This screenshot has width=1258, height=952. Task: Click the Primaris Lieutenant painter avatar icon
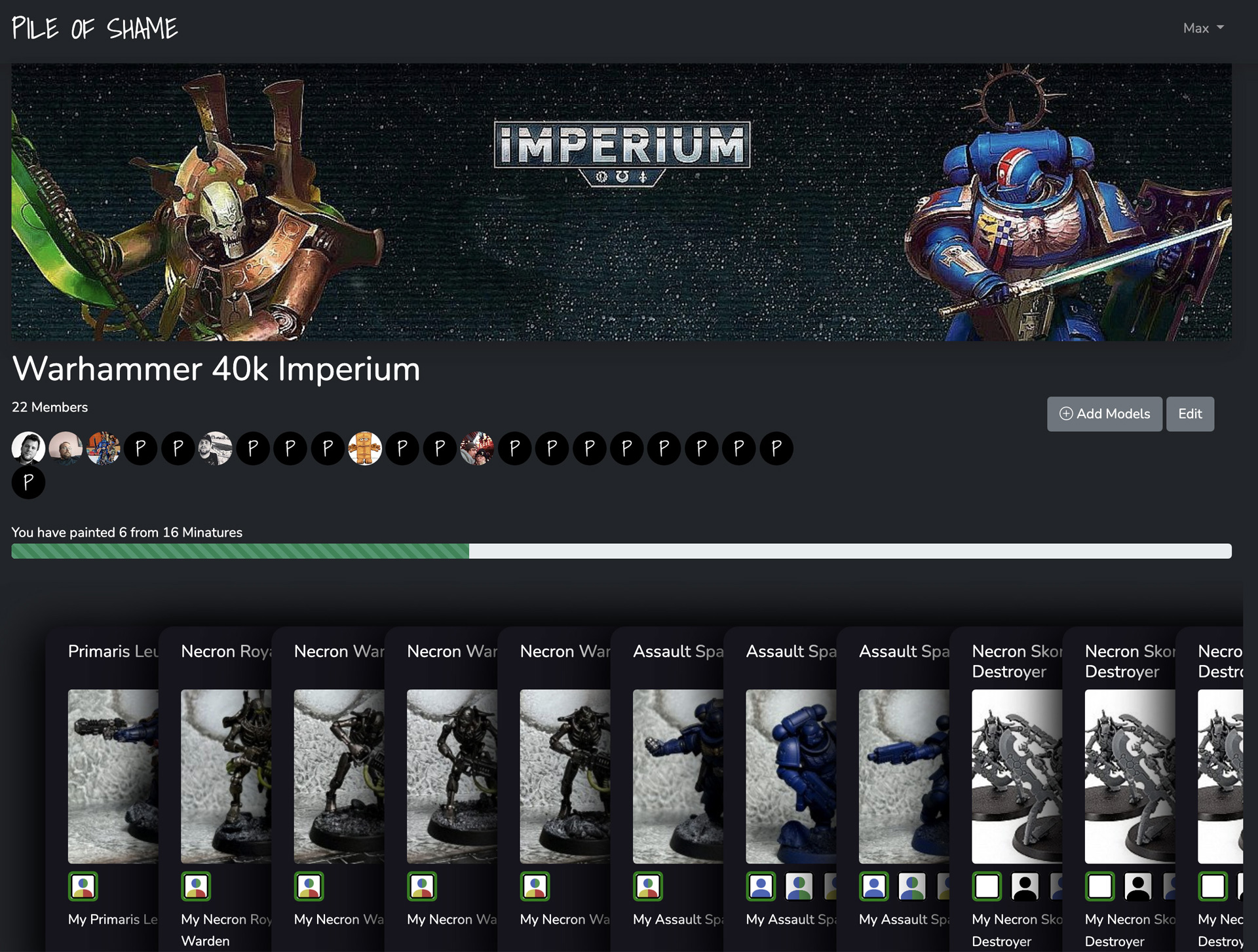coord(83,886)
